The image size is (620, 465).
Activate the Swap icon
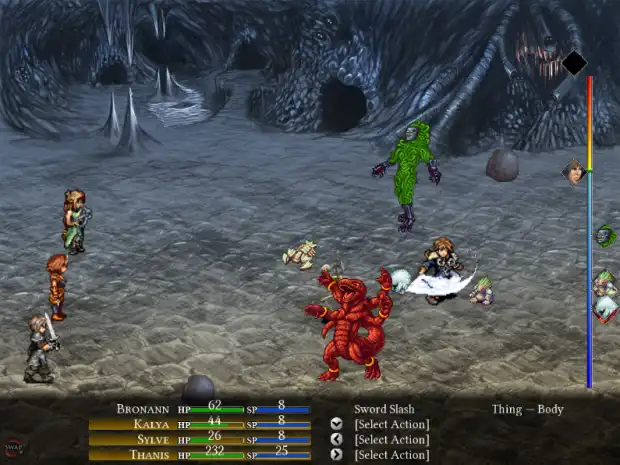tap(15, 447)
